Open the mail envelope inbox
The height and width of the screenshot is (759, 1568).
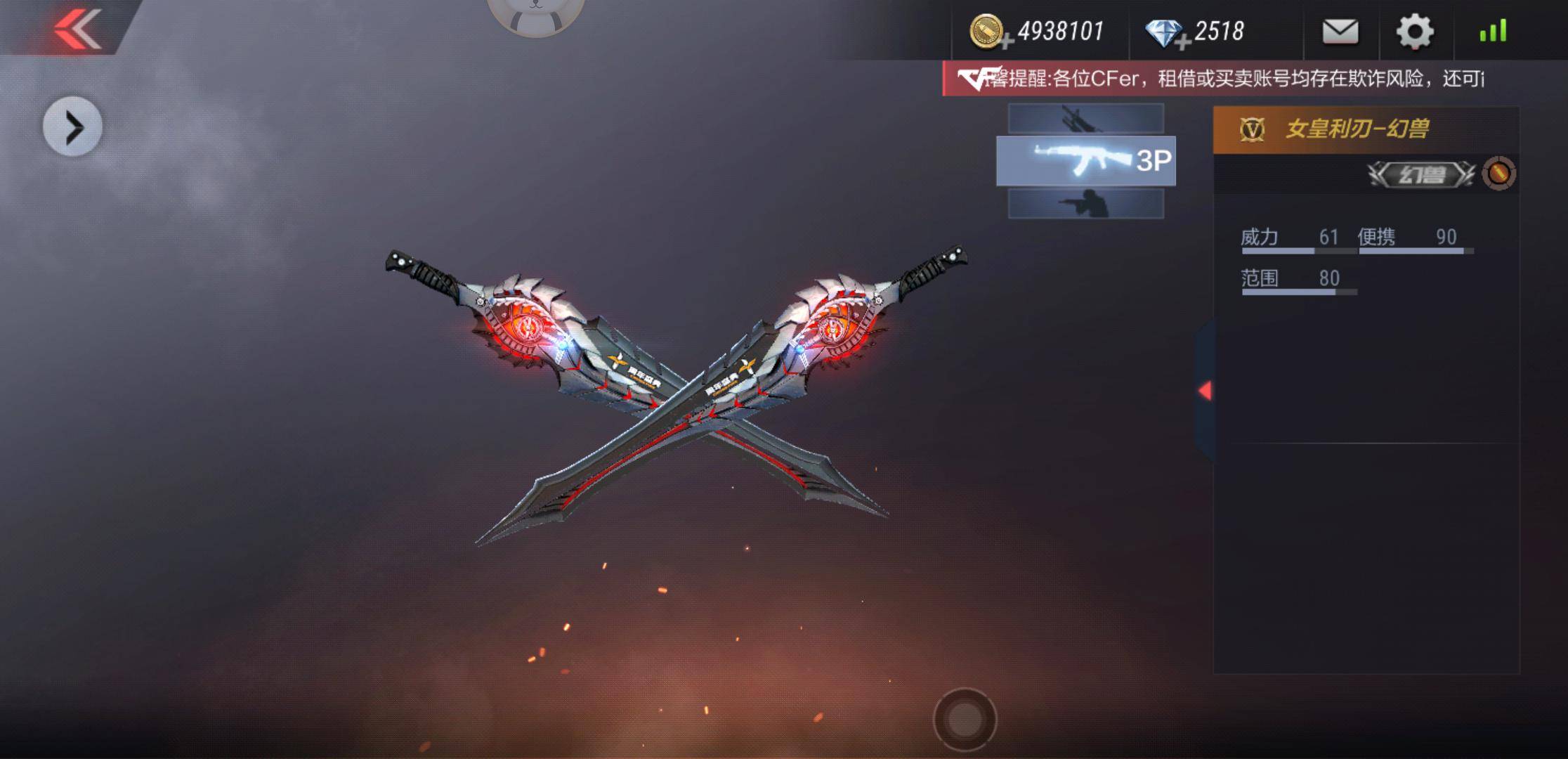1342,31
